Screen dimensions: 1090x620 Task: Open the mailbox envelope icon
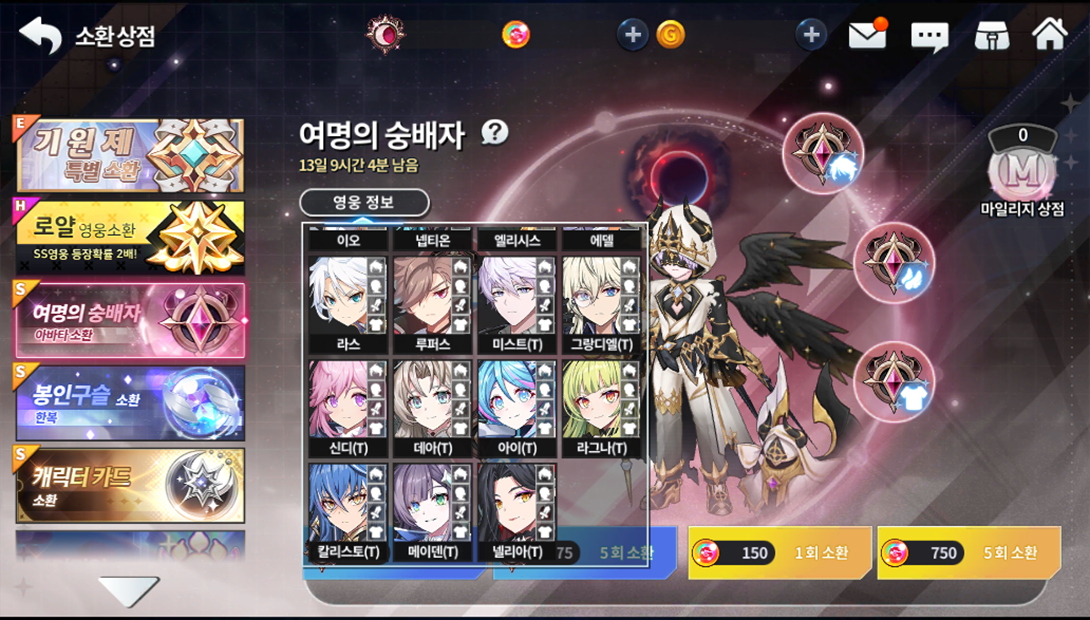point(867,36)
